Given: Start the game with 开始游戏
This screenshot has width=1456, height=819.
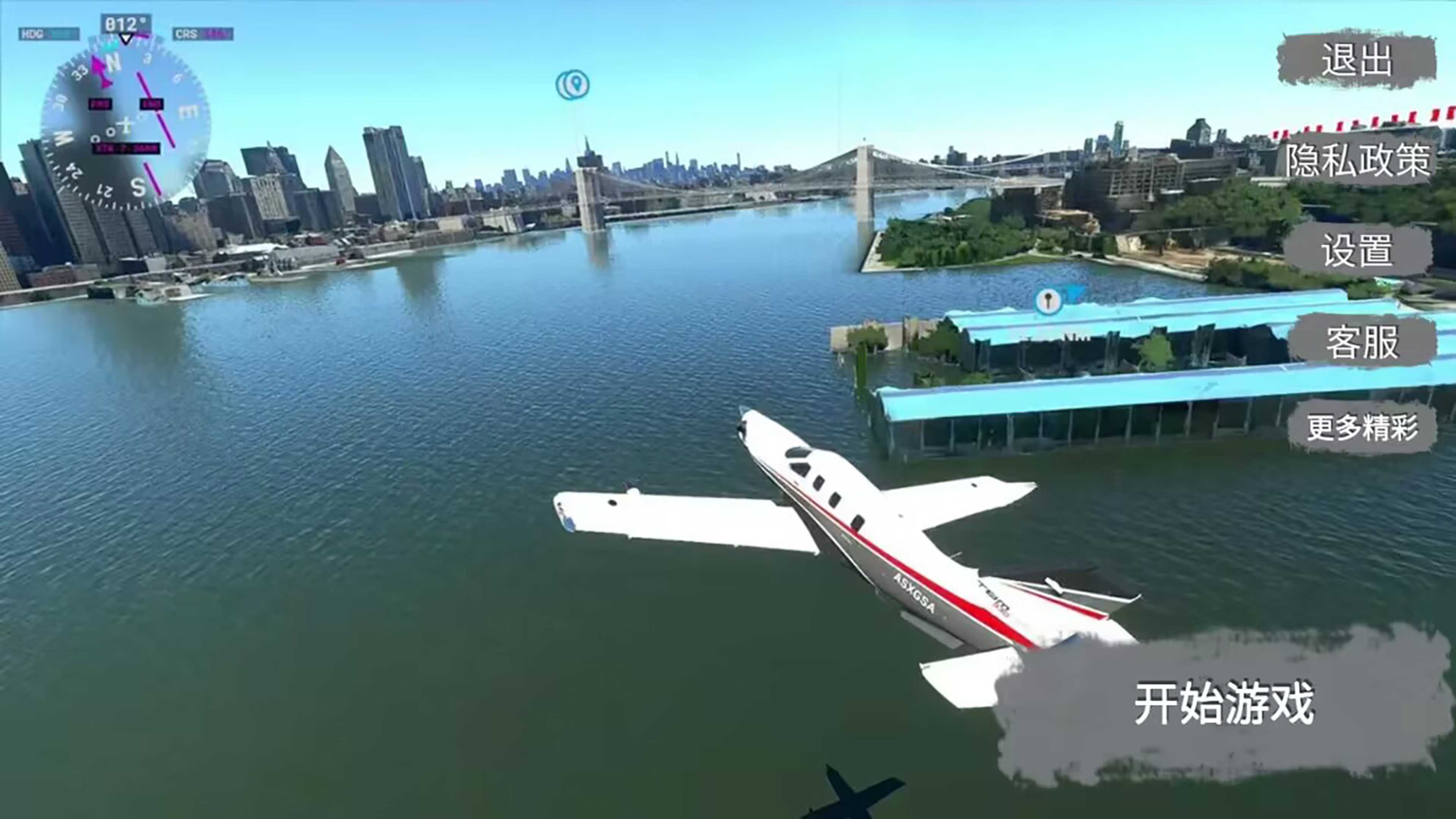Looking at the screenshot, I should coord(1224,704).
